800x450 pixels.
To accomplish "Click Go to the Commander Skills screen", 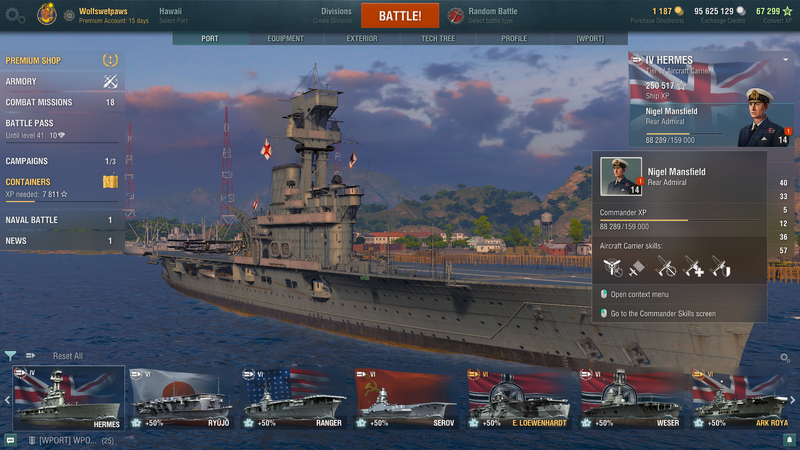I will [x=663, y=313].
